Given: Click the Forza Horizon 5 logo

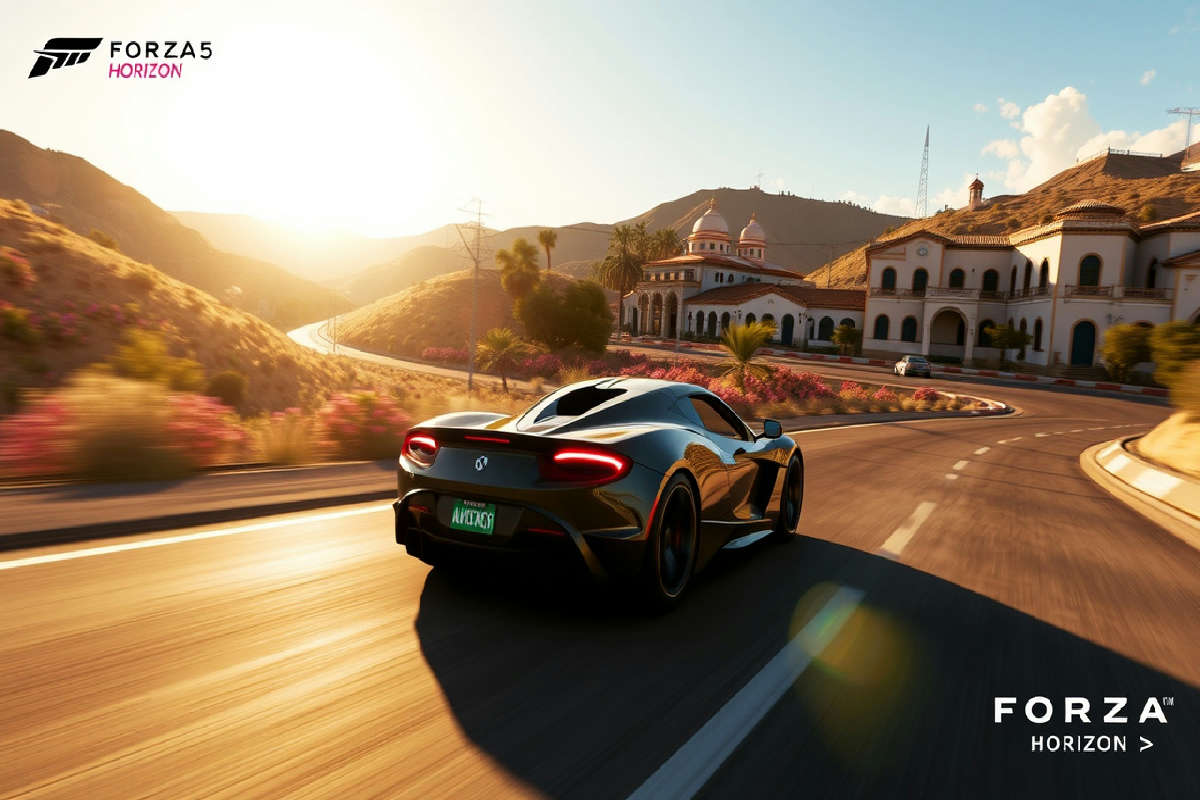Looking at the screenshot, I should [120, 58].
